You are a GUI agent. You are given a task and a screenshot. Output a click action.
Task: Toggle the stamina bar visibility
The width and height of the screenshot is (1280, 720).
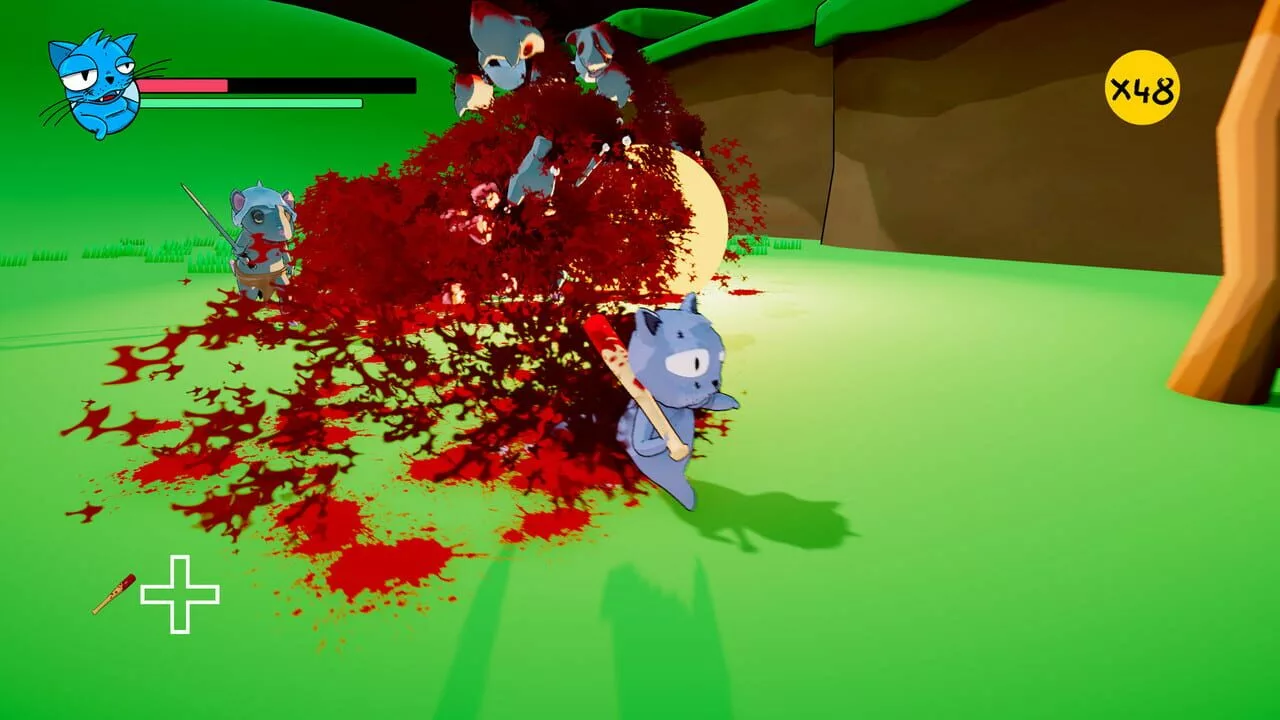250,102
